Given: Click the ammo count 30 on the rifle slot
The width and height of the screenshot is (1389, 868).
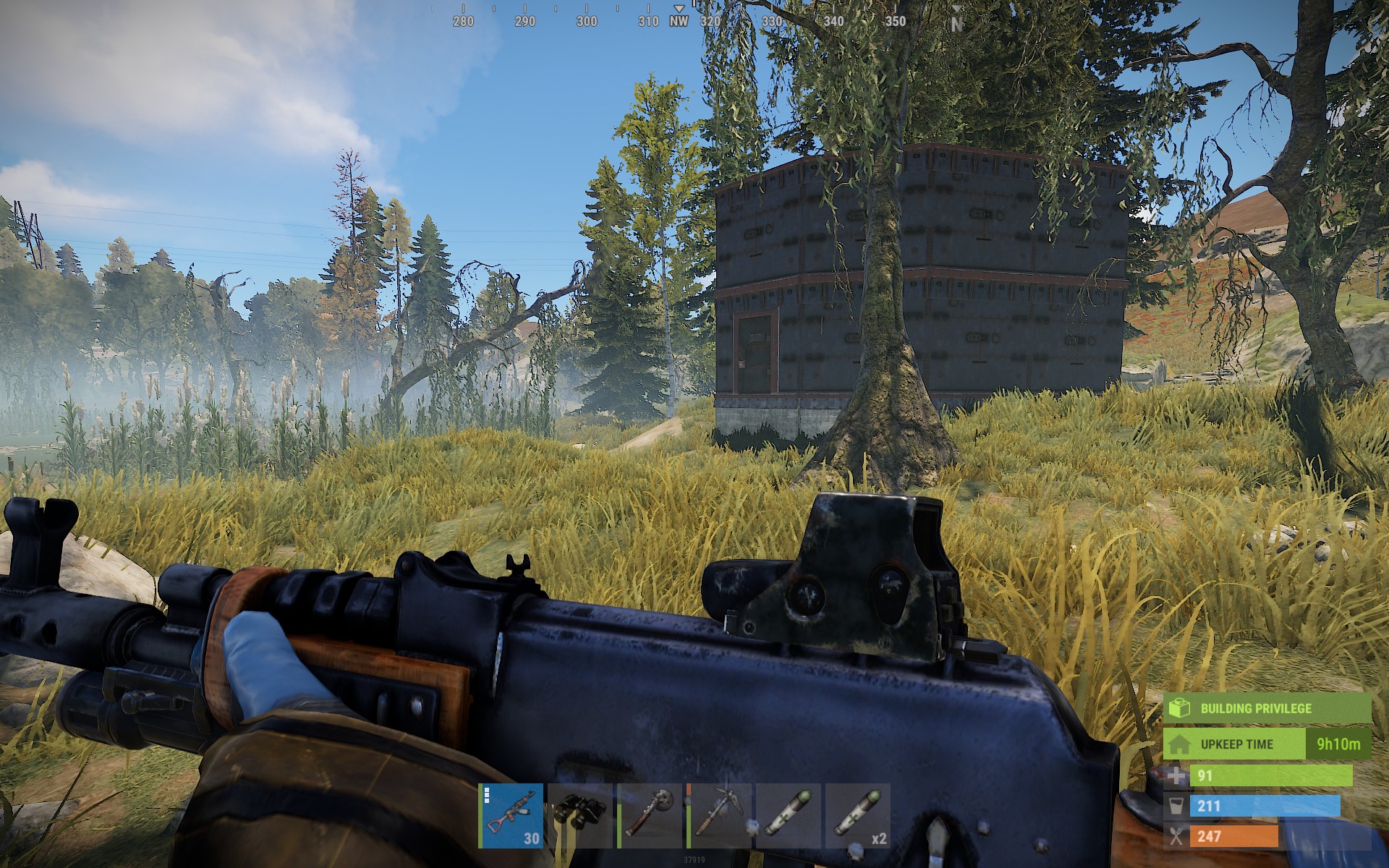Looking at the screenshot, I should (531, 839).
